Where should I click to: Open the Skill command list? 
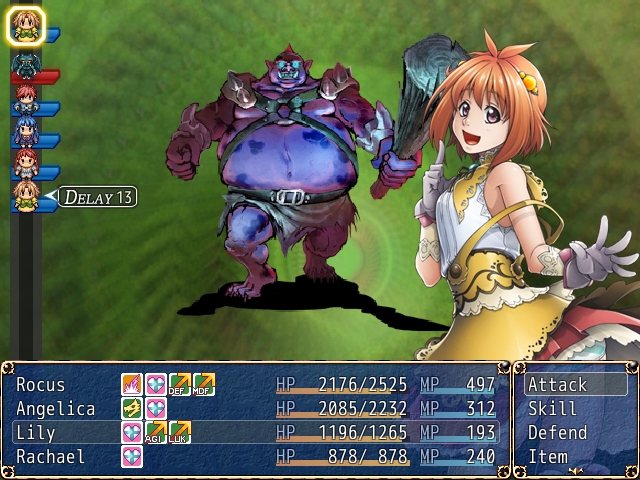click(552, 409)
